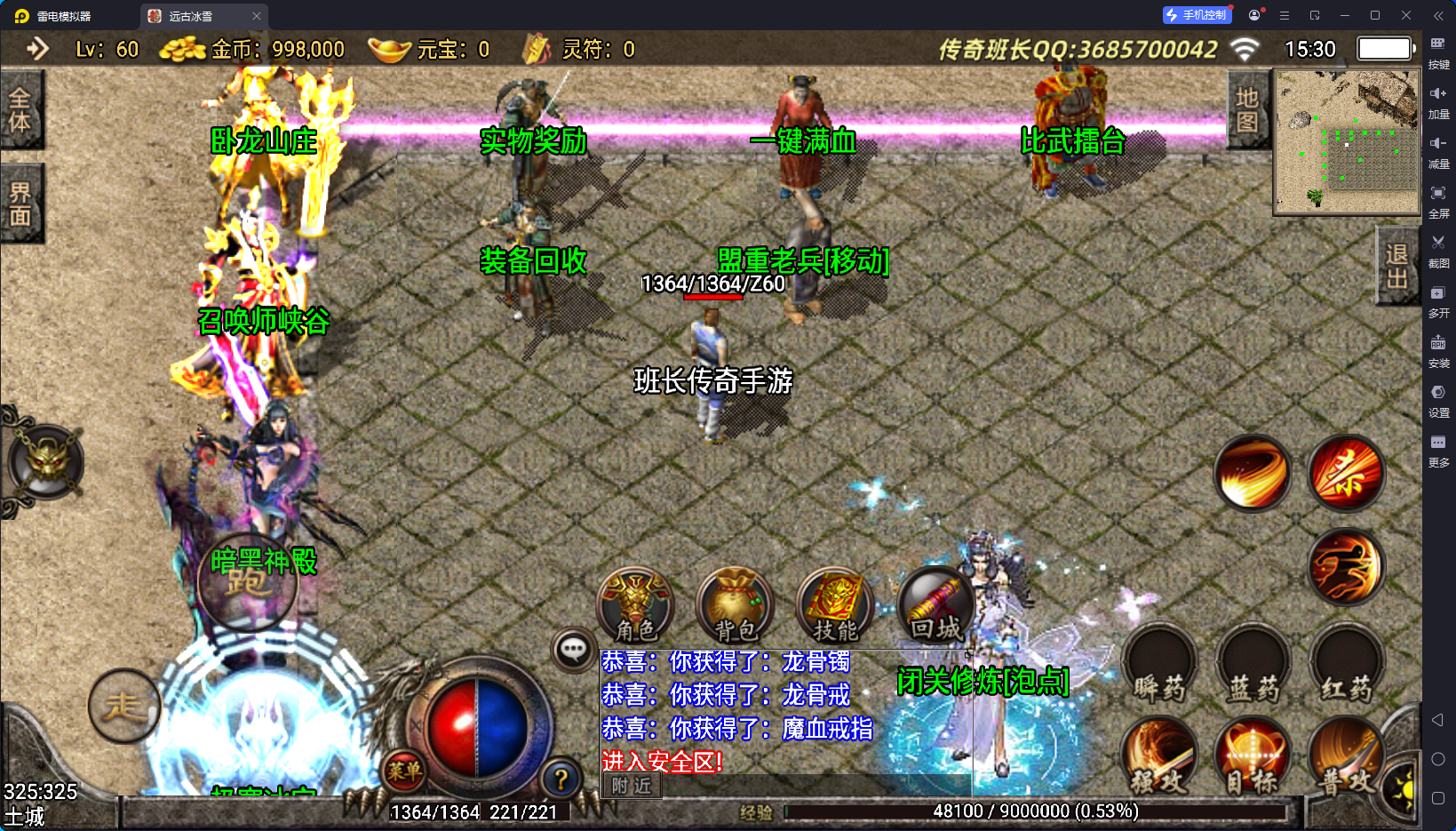The height and width of the screenshot is (831, 1456).
Task: Select the 附近 nearby chat tab
Action: (632, 786)
